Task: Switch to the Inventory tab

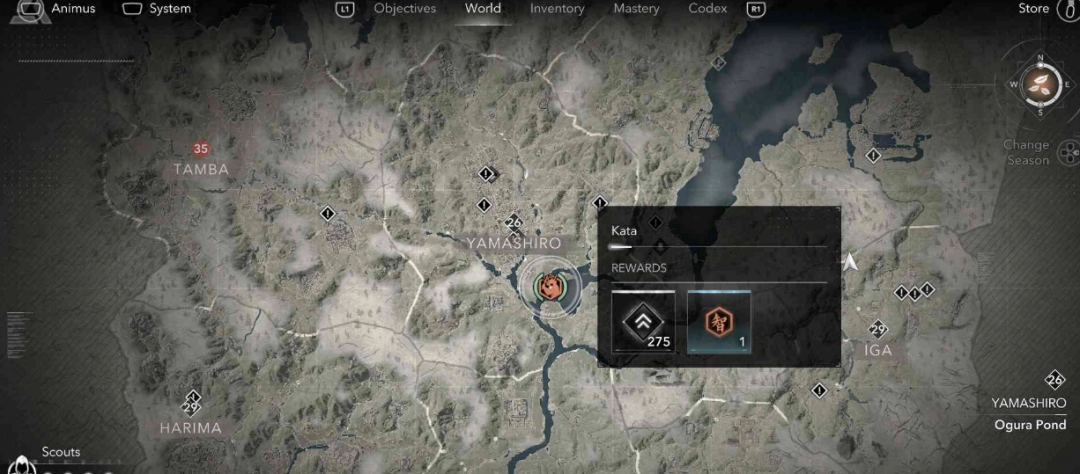Action: [557, 9]
